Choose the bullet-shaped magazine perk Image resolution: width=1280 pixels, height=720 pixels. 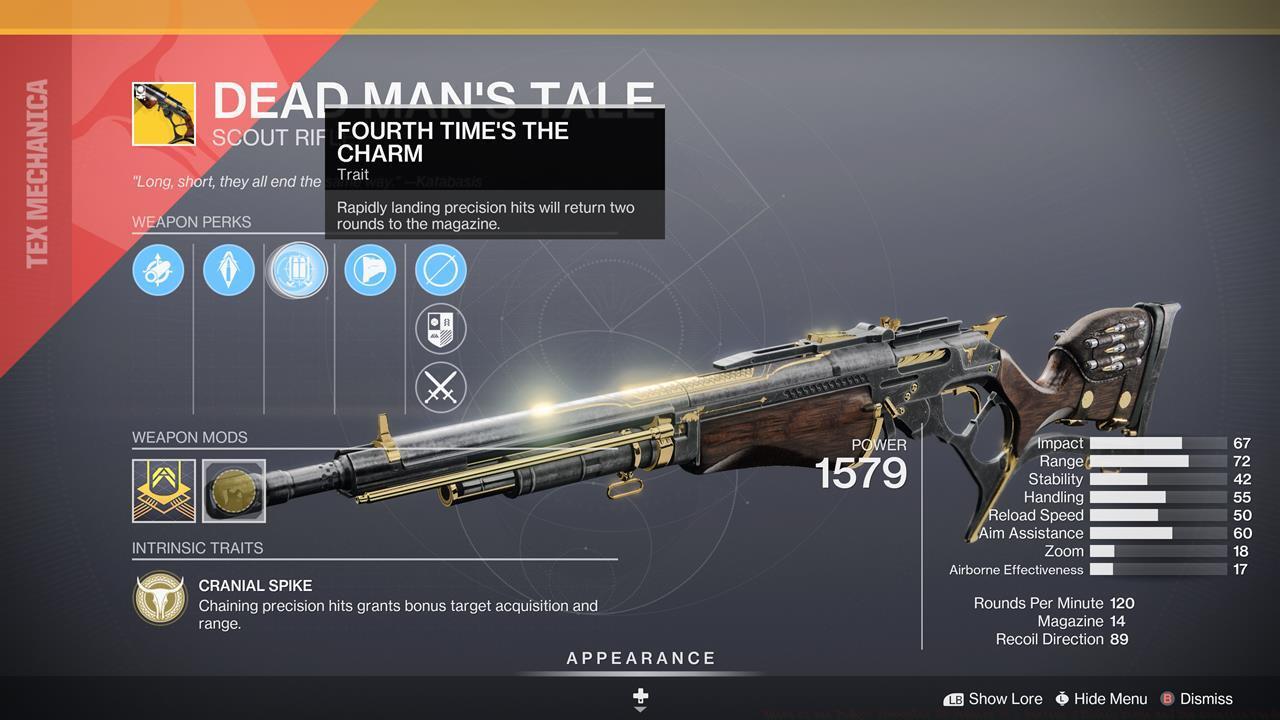[229, 270]
